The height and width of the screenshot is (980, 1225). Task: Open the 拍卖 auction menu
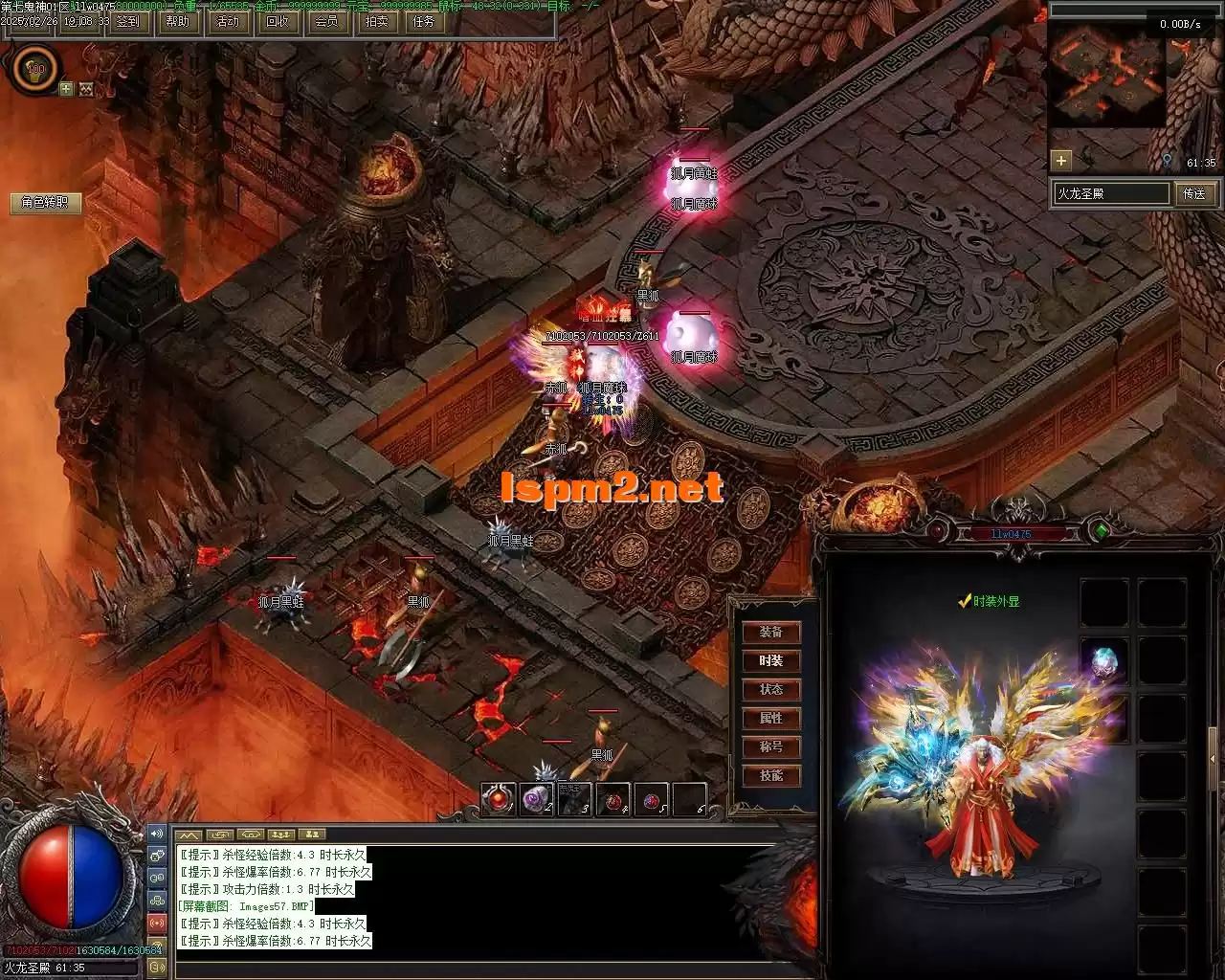point(376,21)
